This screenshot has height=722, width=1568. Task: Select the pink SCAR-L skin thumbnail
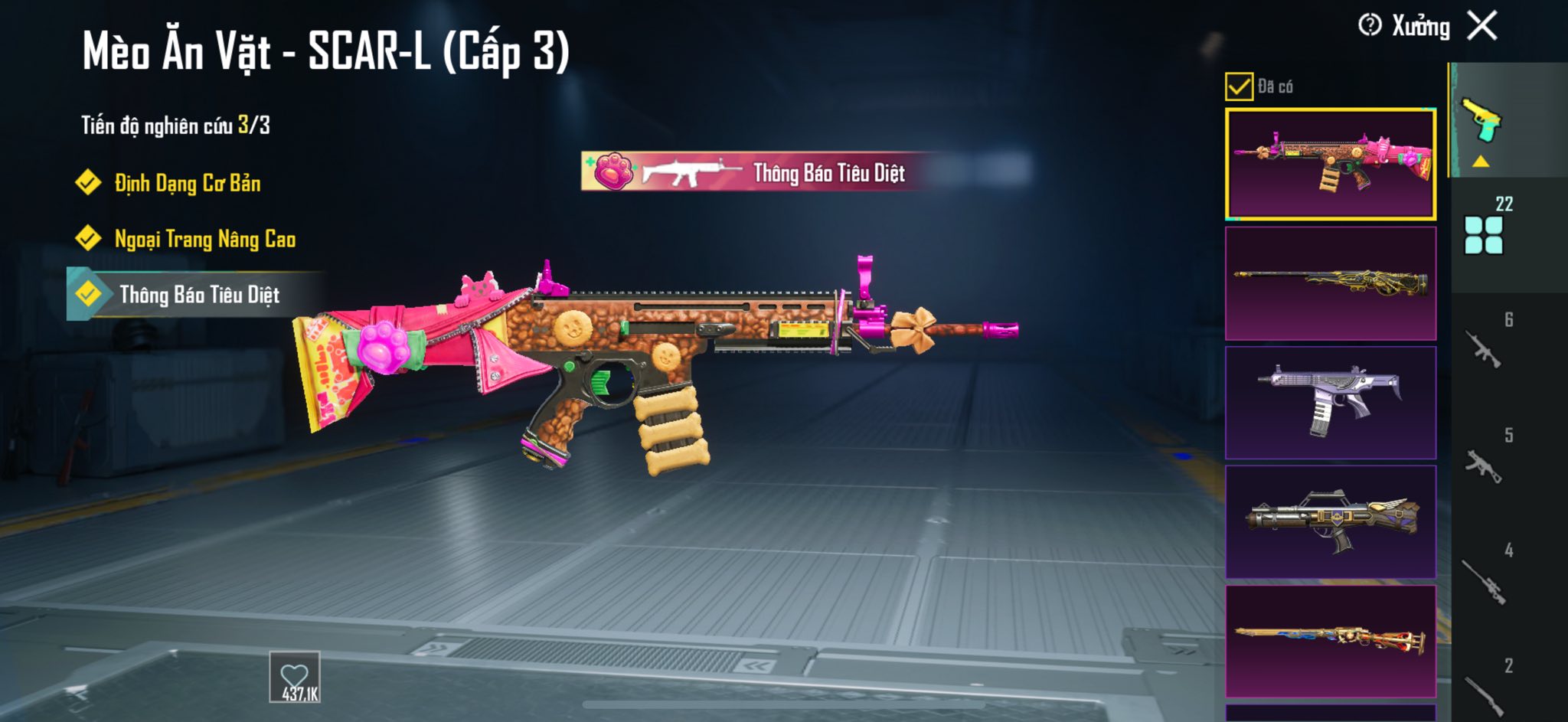(1331, 164)
